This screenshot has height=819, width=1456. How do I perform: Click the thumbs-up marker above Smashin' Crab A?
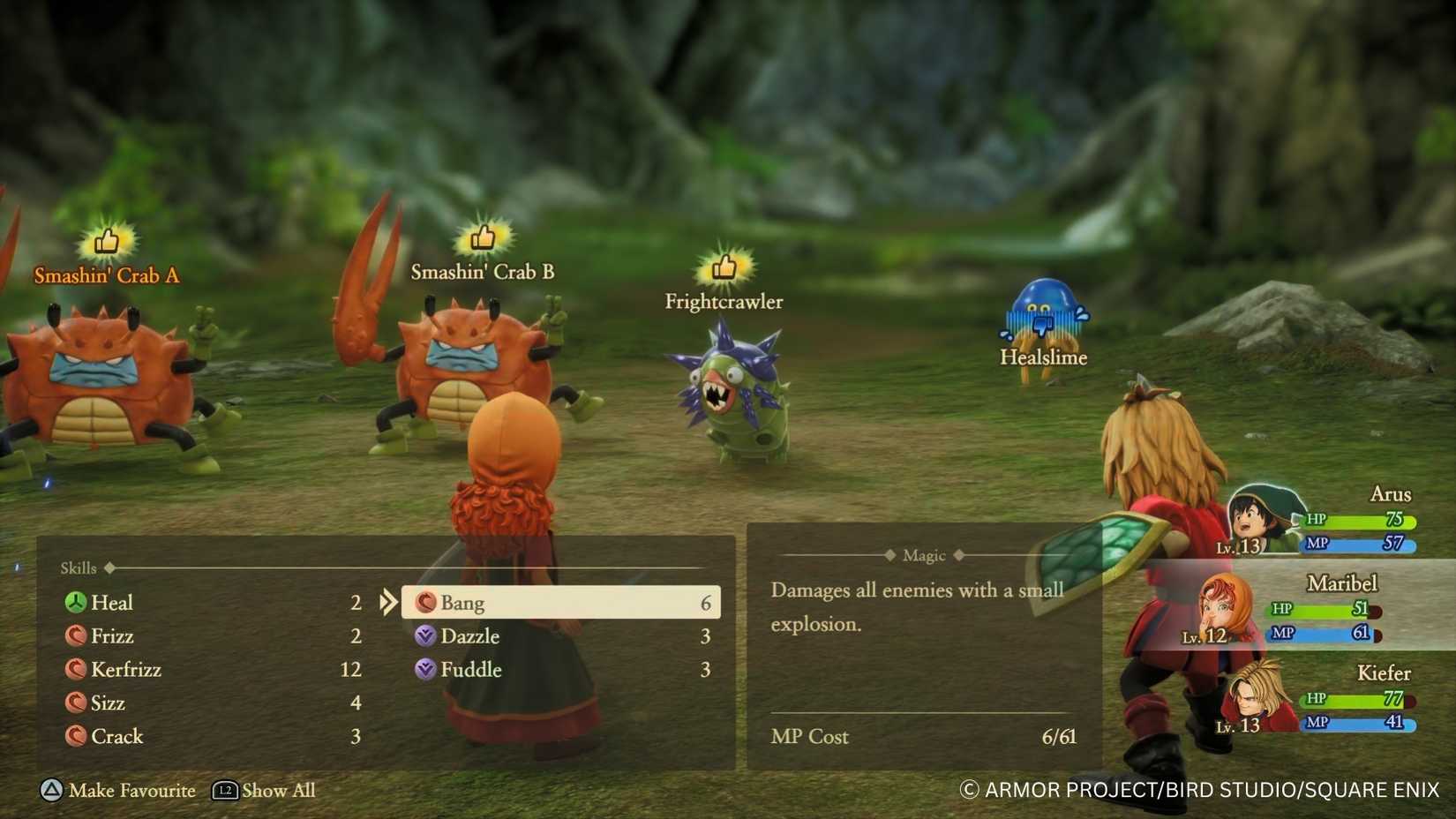[105, 242]
